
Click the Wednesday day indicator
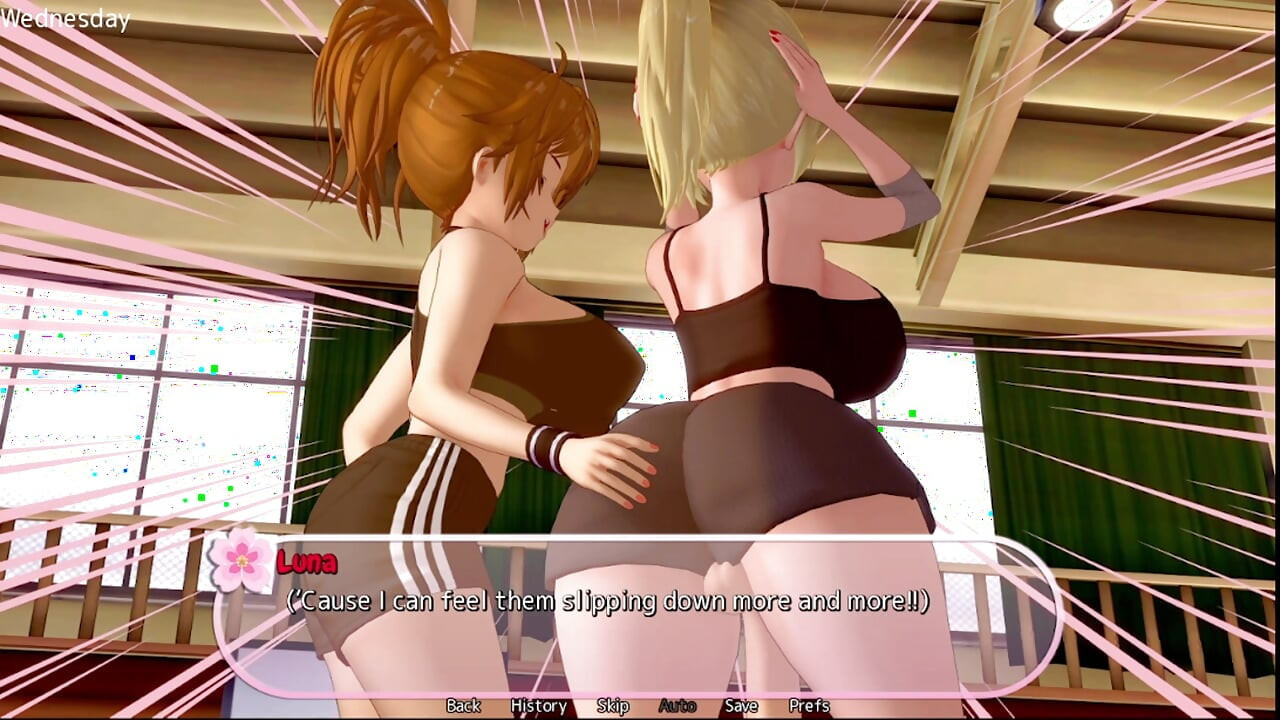pyautogui.click(x=64, y=16)
